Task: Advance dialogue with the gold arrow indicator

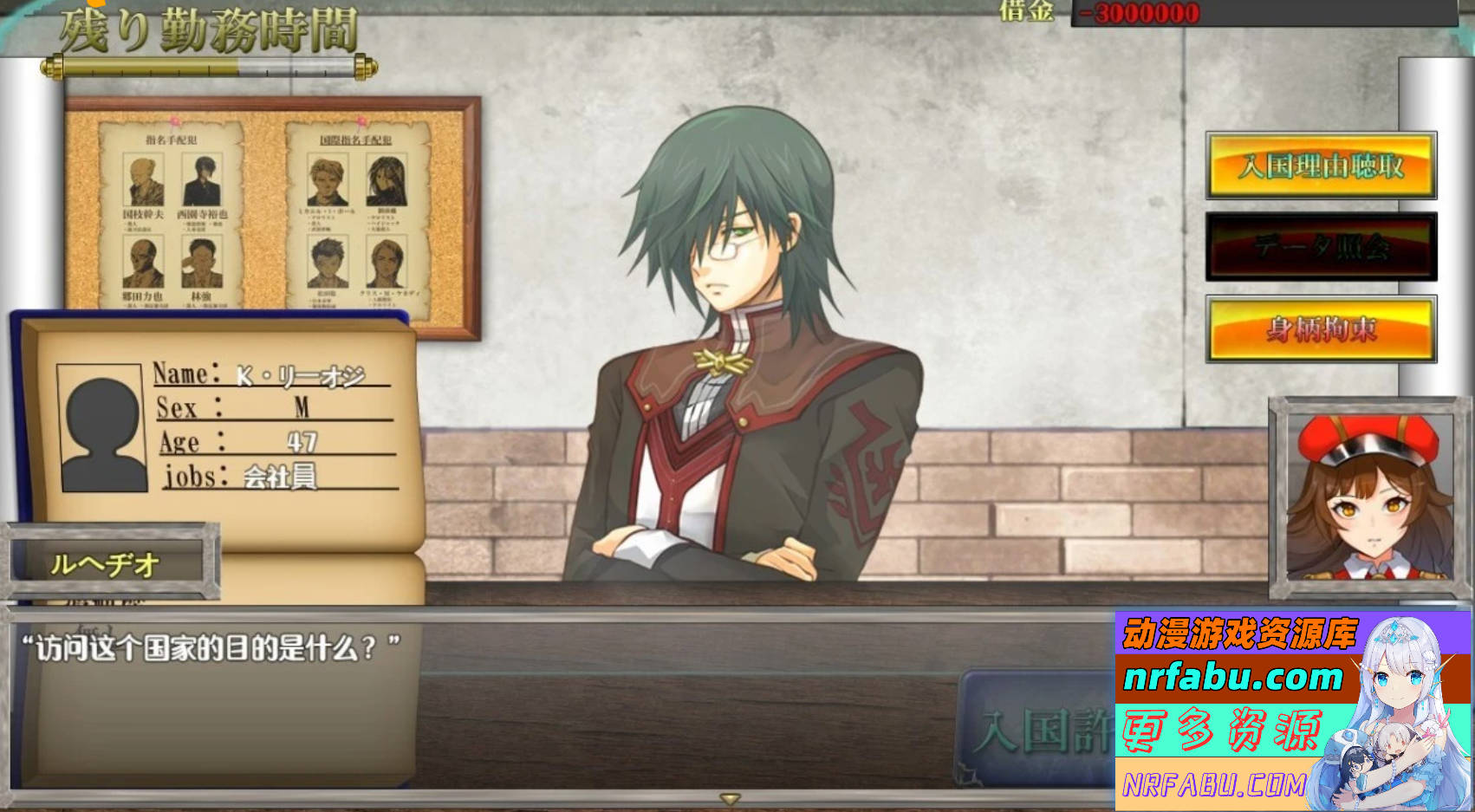Action: (730, 798)
